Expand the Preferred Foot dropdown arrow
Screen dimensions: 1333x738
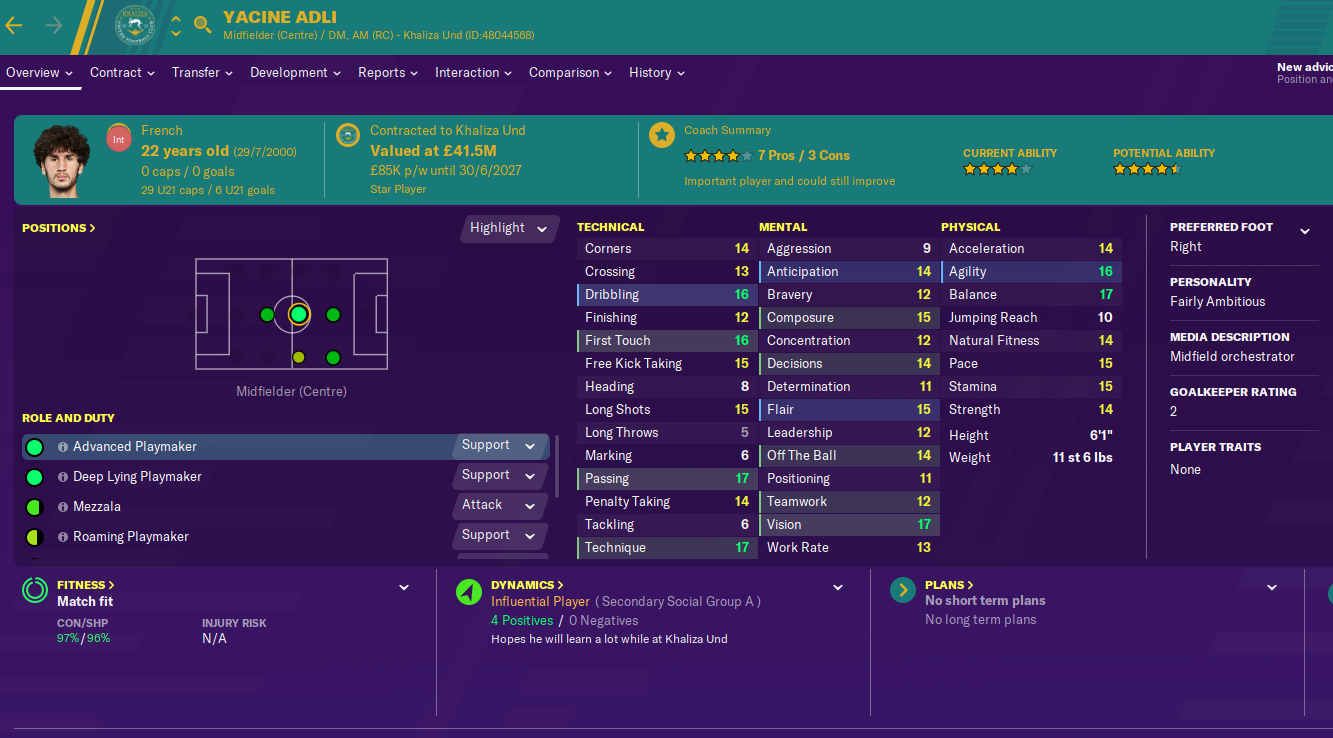click(x=1304, y=231)
